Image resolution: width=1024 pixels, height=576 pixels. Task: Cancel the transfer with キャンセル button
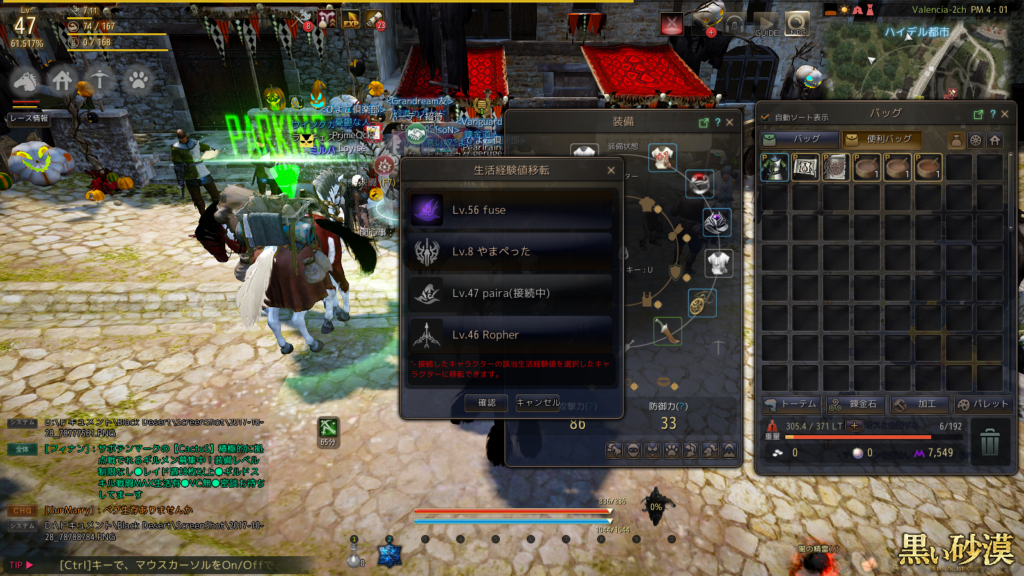click(537, 403)
